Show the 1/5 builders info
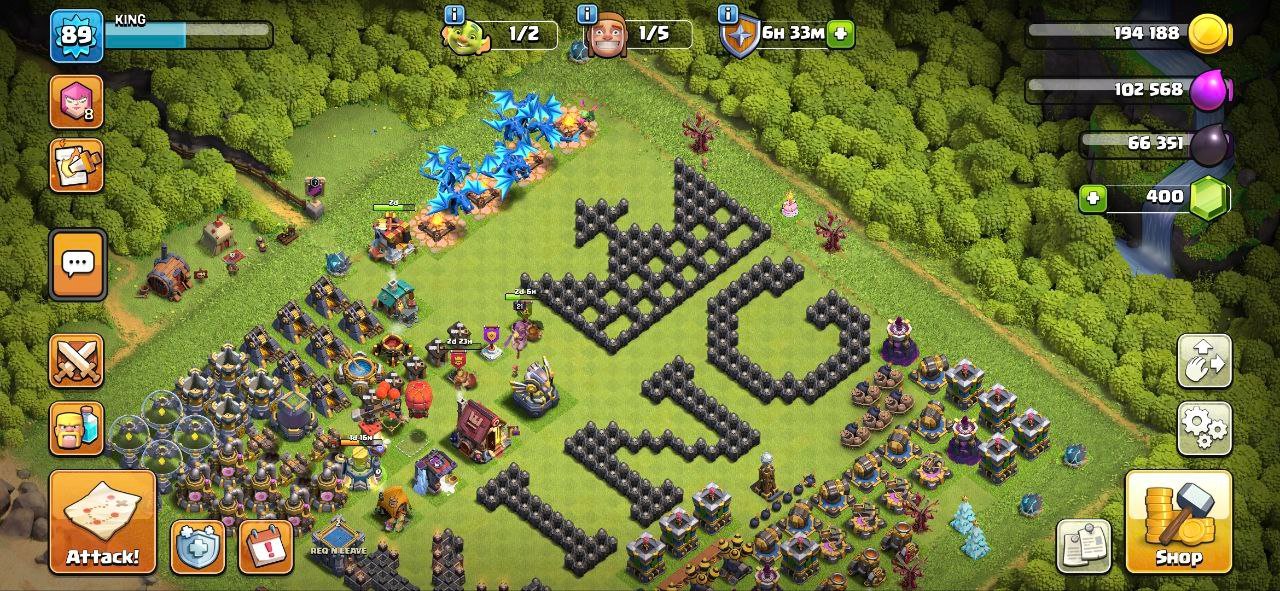1280x591 pixels. 588,14
